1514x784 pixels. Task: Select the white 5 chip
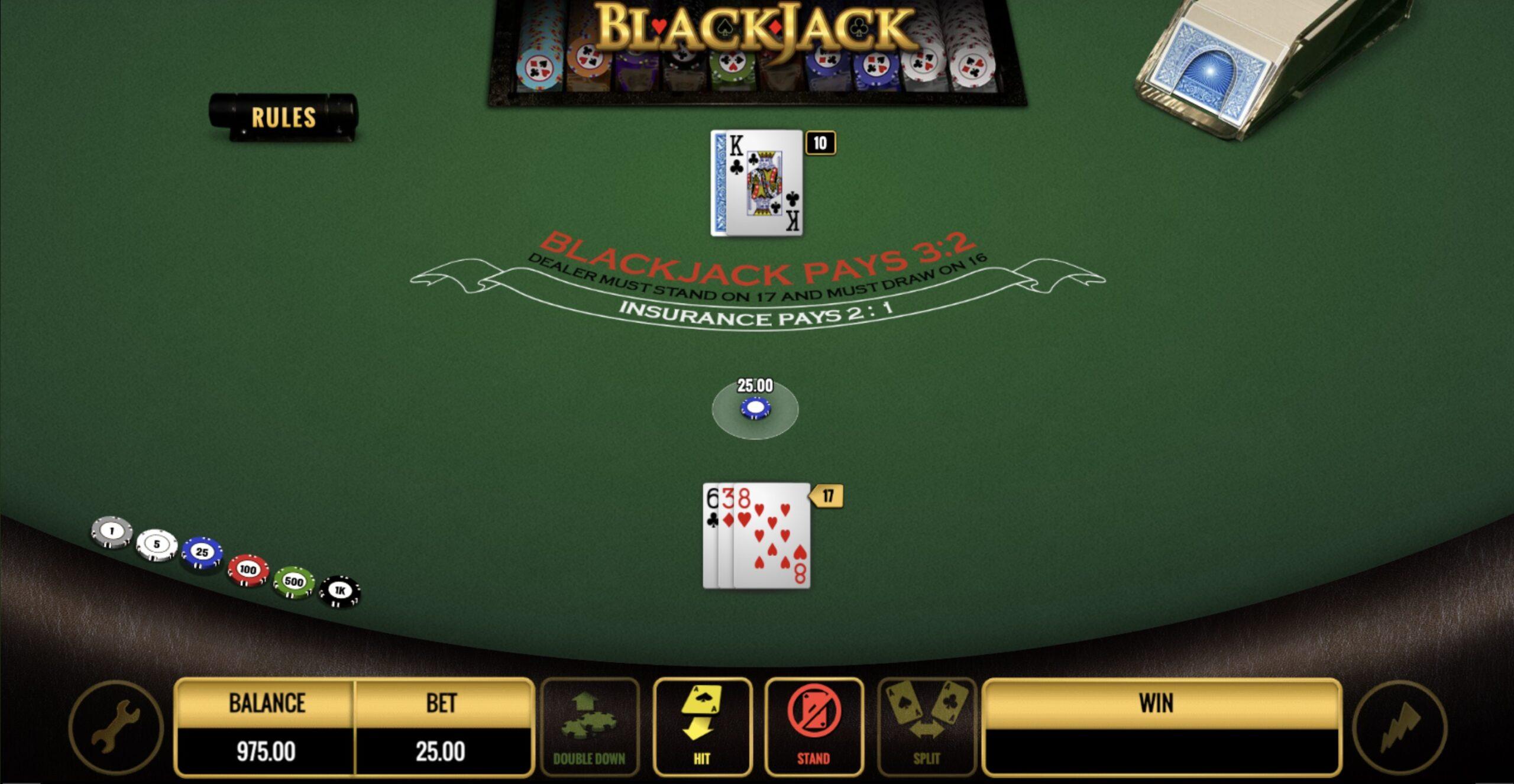tap(157, 544)
